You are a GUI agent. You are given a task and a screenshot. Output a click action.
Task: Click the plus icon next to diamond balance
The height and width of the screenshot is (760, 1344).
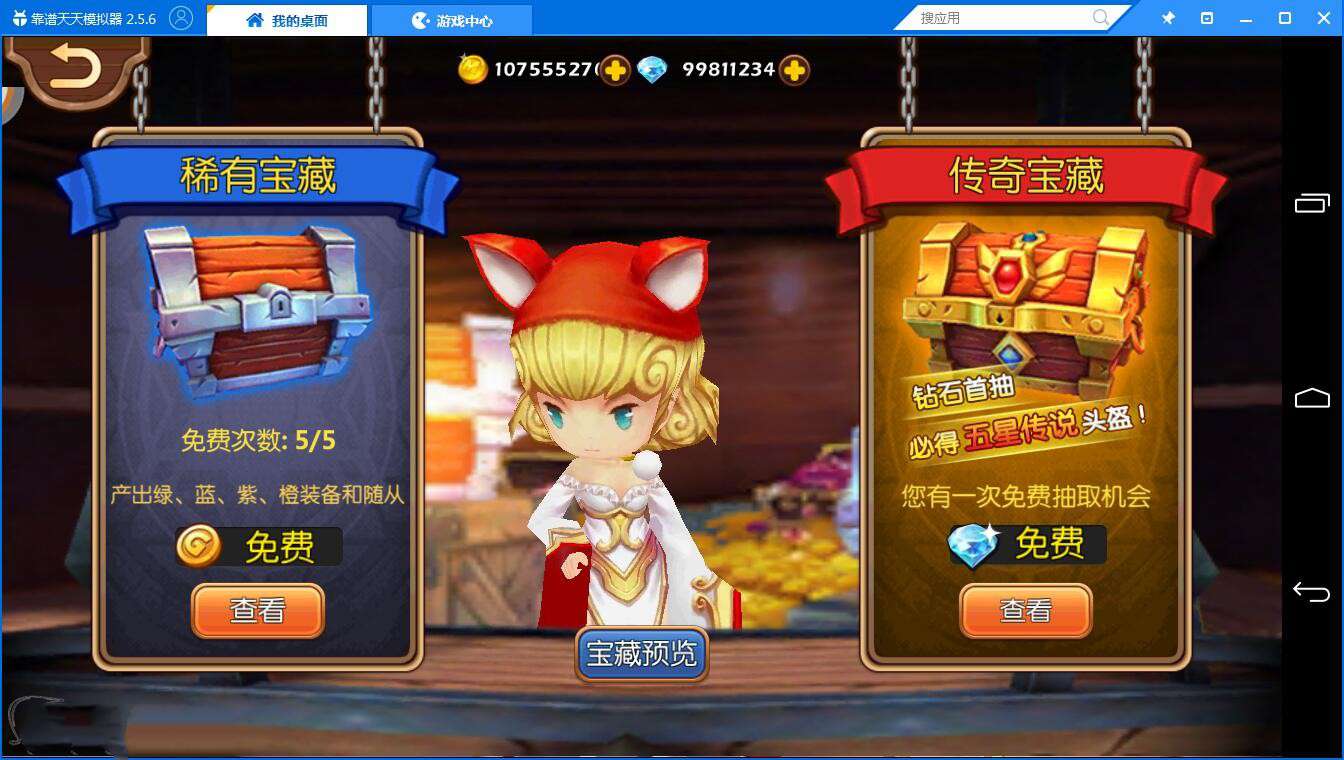(x=792, y=70)
